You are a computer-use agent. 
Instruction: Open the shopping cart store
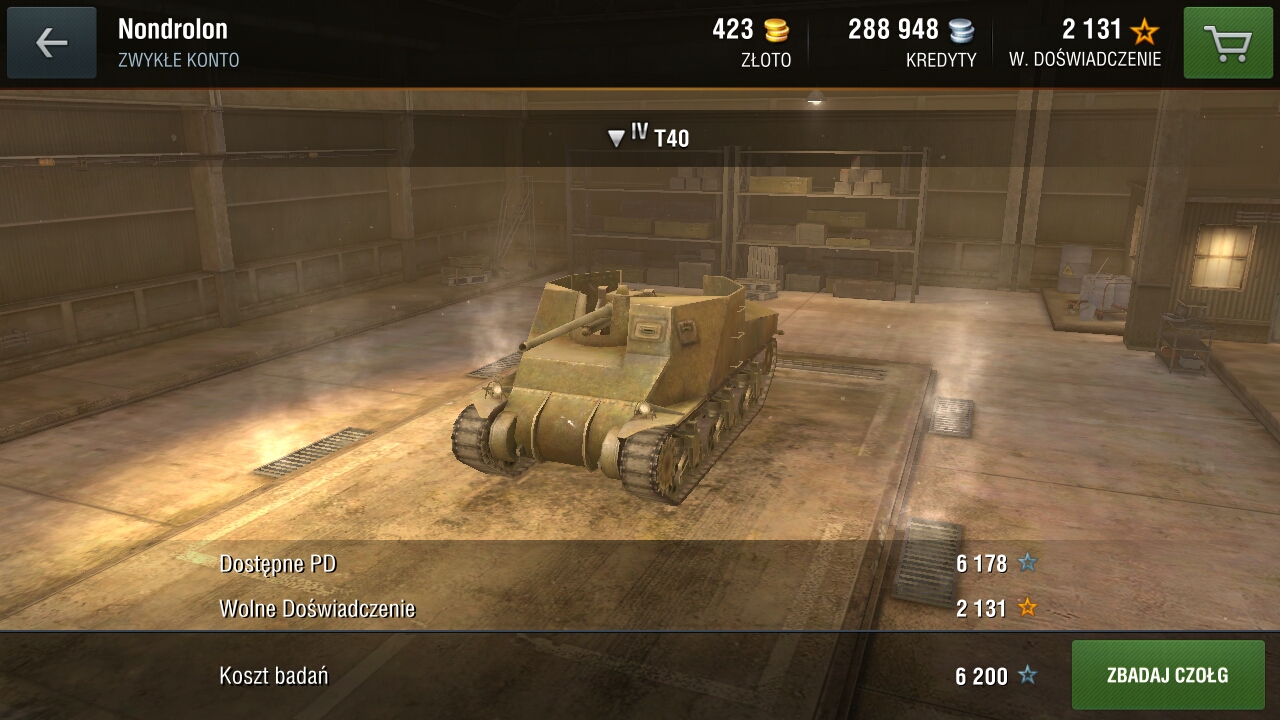1228,43
